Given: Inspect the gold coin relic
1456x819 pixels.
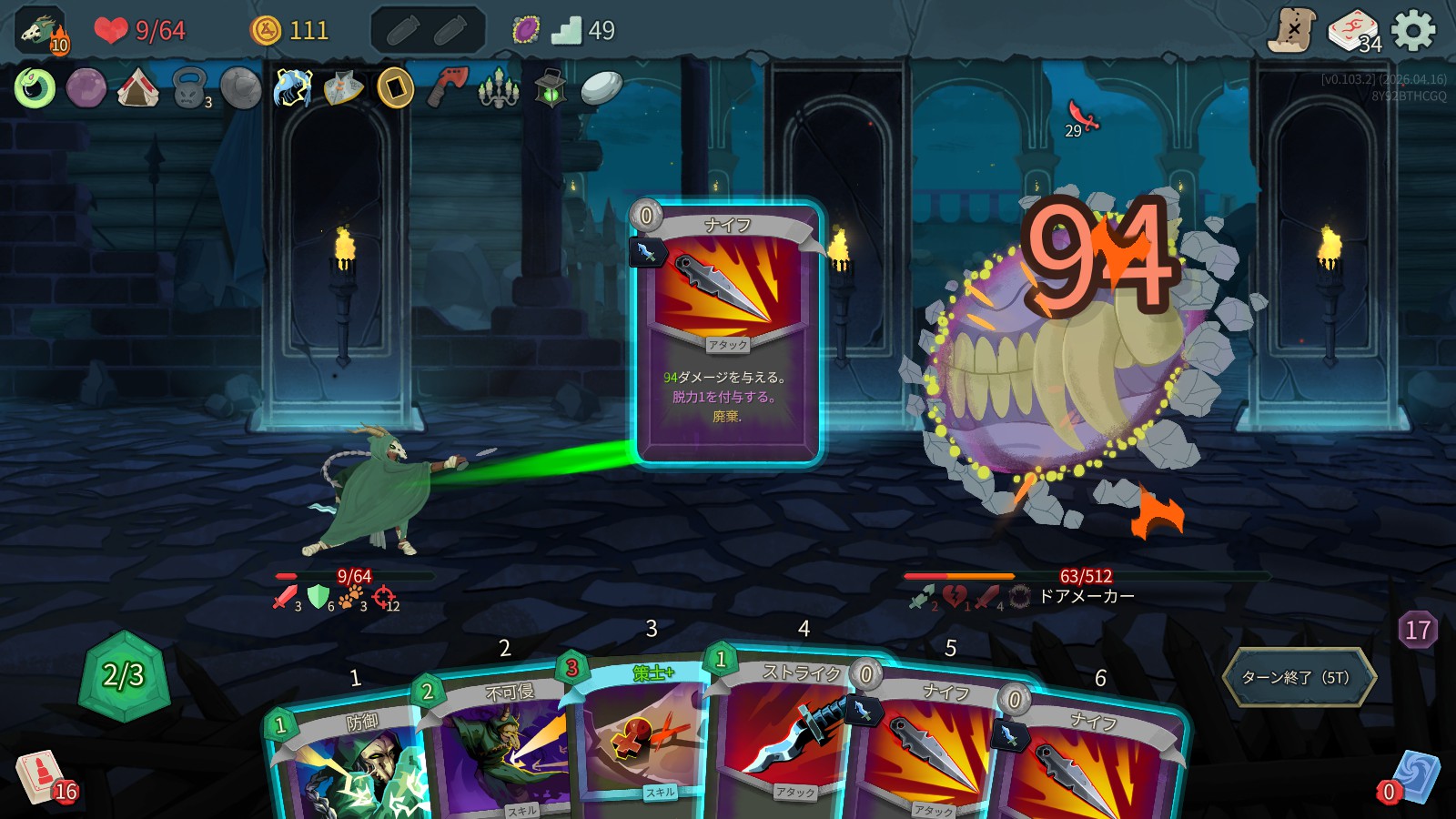Looking at the screenshot, I should tap(396, 88).
